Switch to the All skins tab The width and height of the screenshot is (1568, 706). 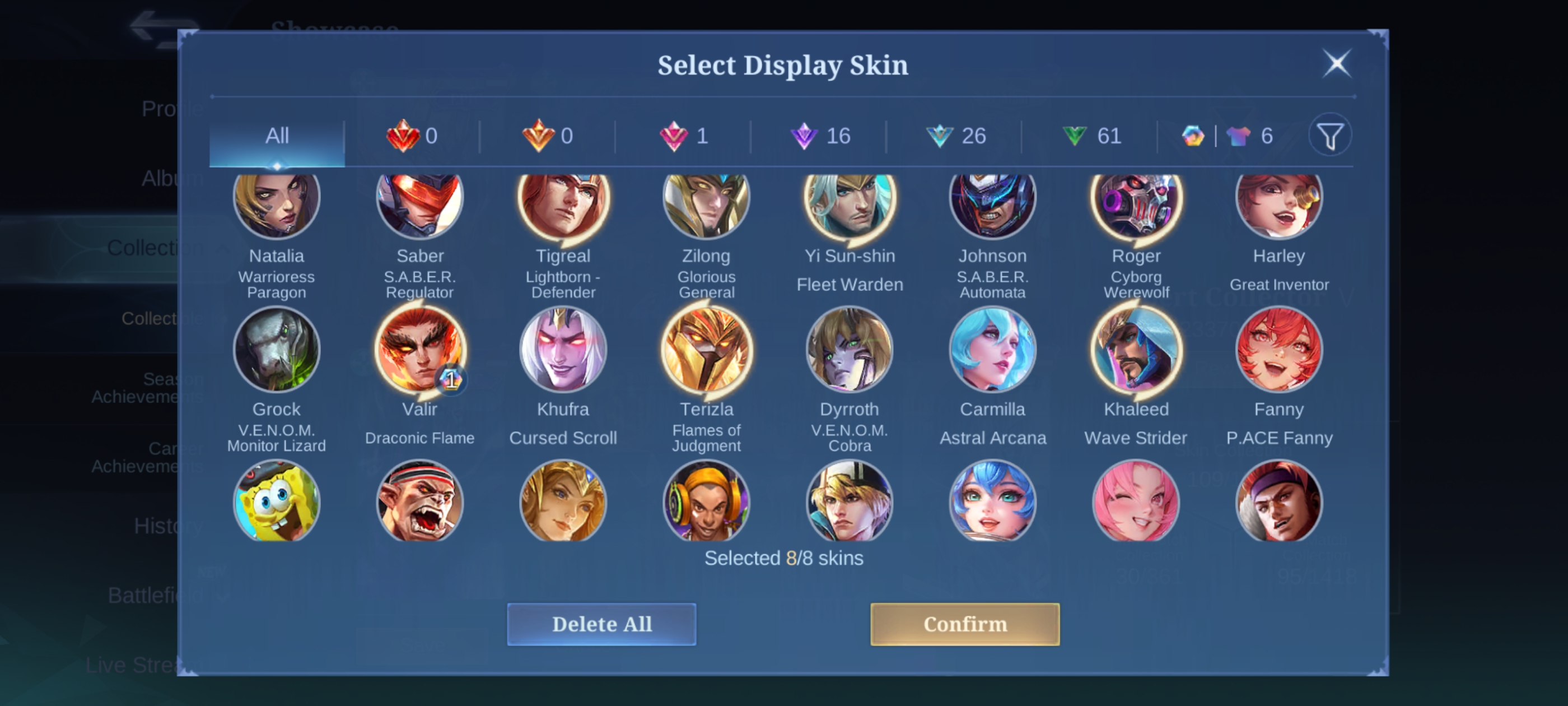pos(277,136)
